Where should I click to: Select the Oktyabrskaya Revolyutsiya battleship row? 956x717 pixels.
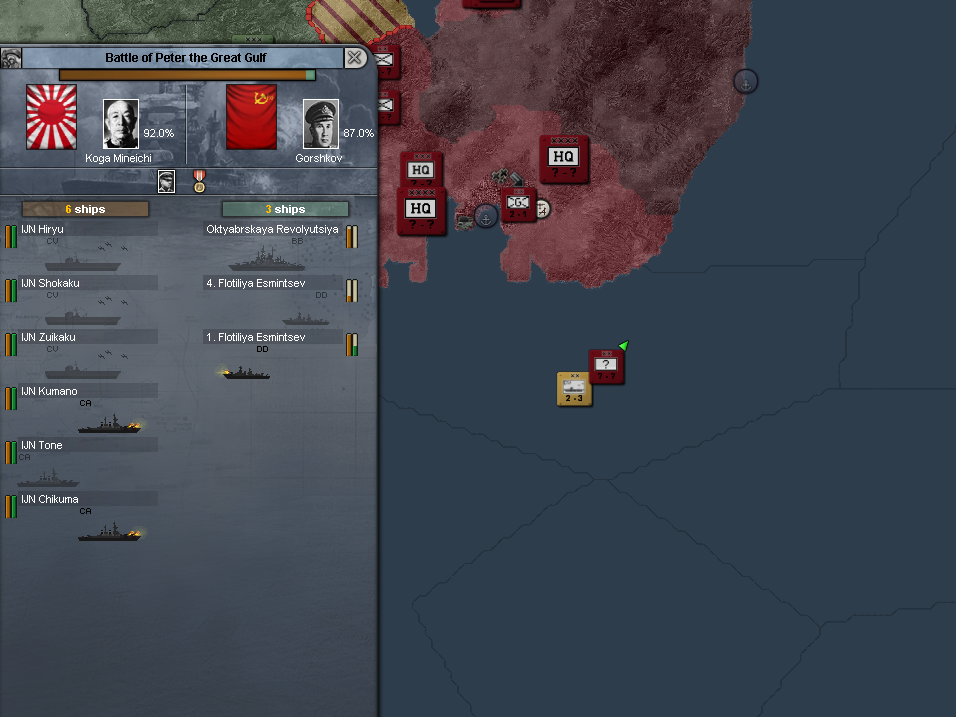coord(272,229)
